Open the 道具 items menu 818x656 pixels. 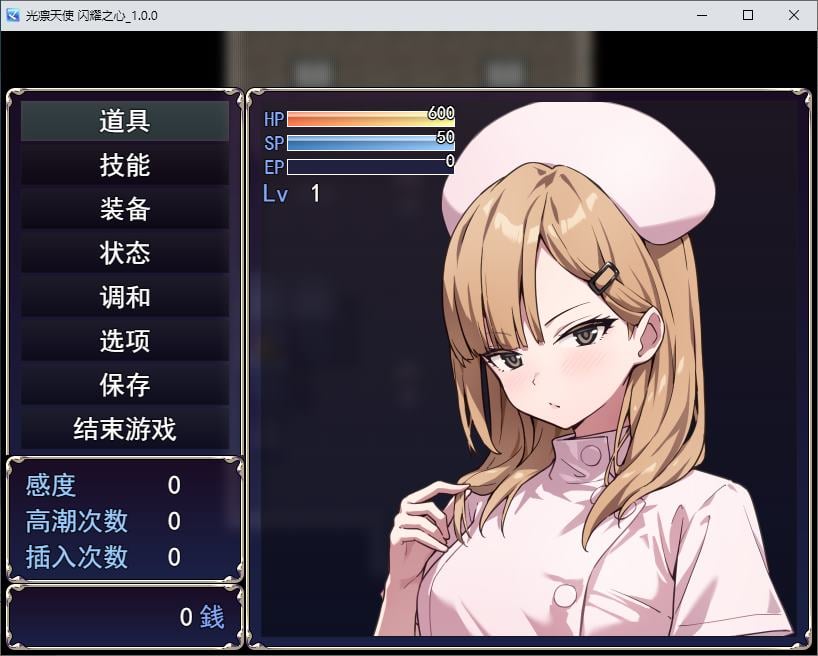[x=125, y=121]
